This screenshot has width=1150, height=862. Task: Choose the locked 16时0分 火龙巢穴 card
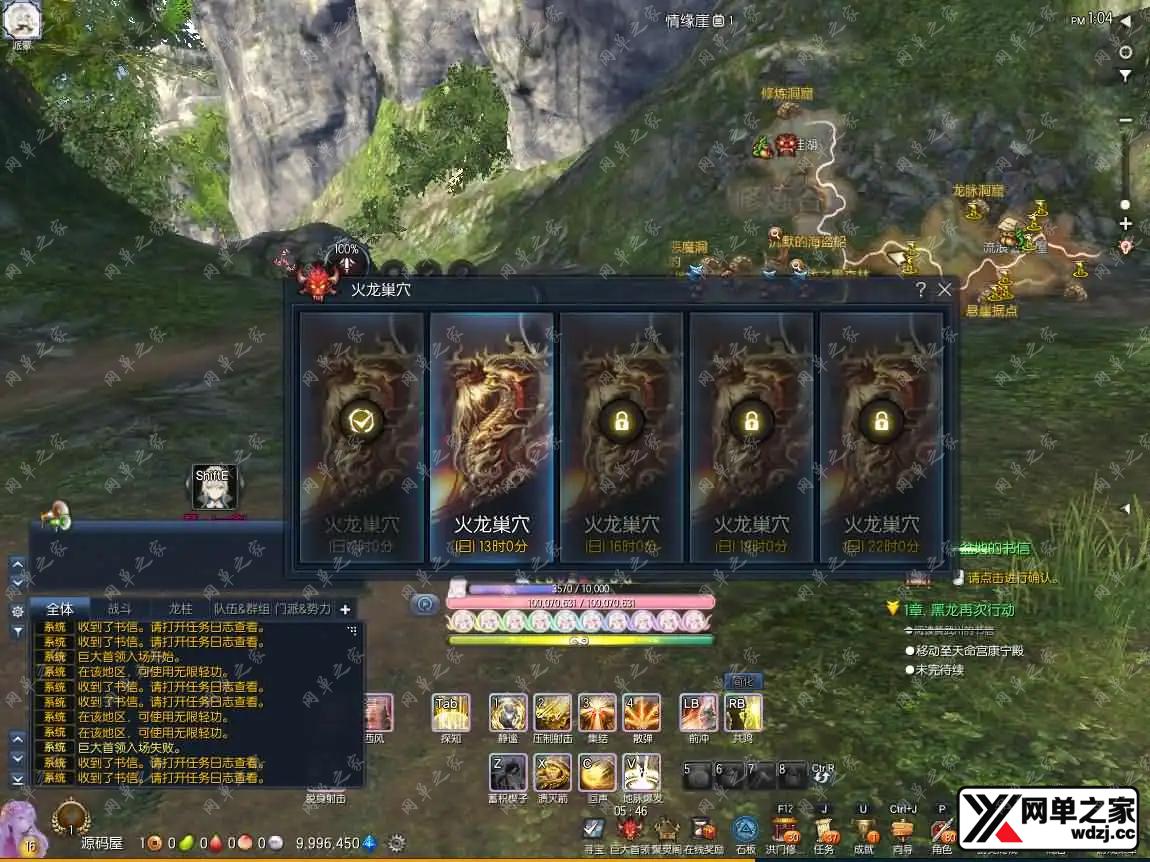coord(621,437)
